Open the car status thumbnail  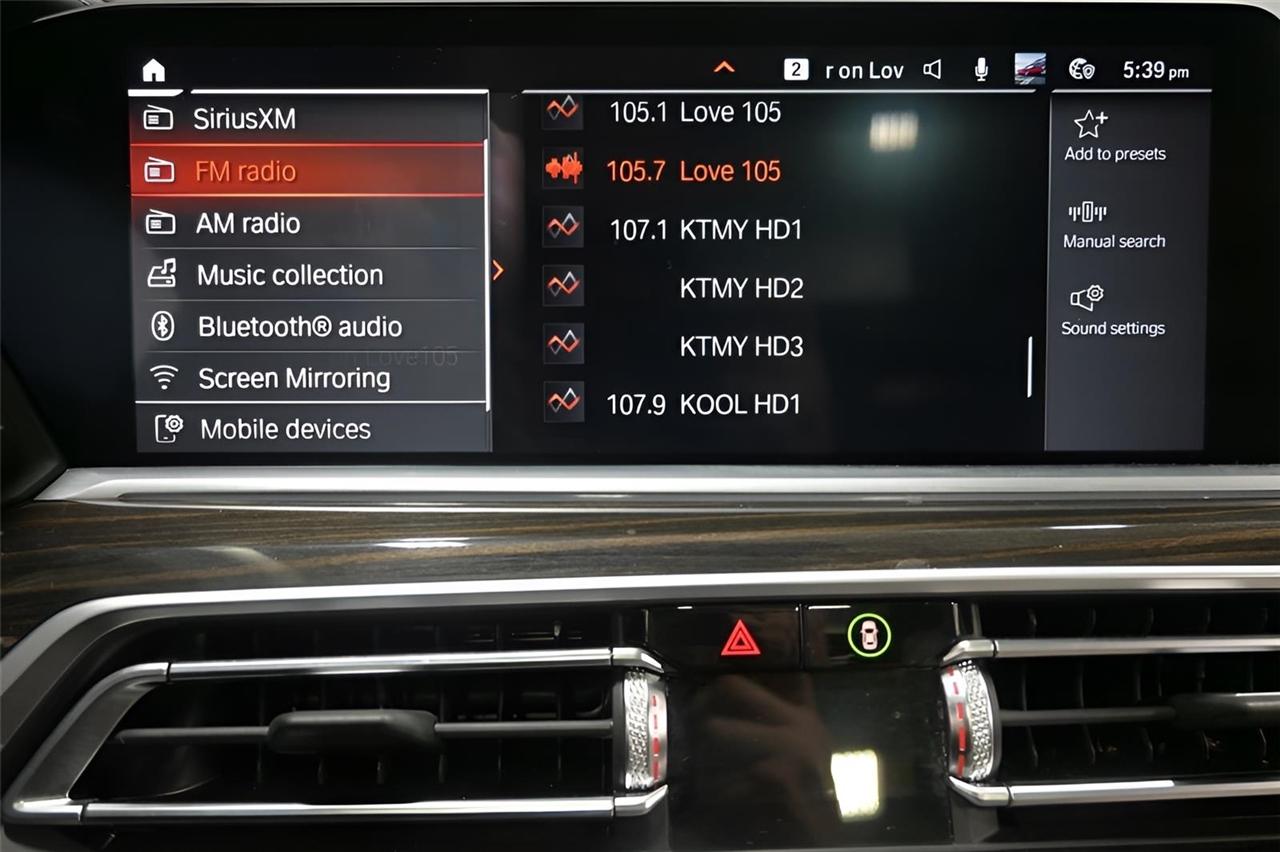[1029, 69]
